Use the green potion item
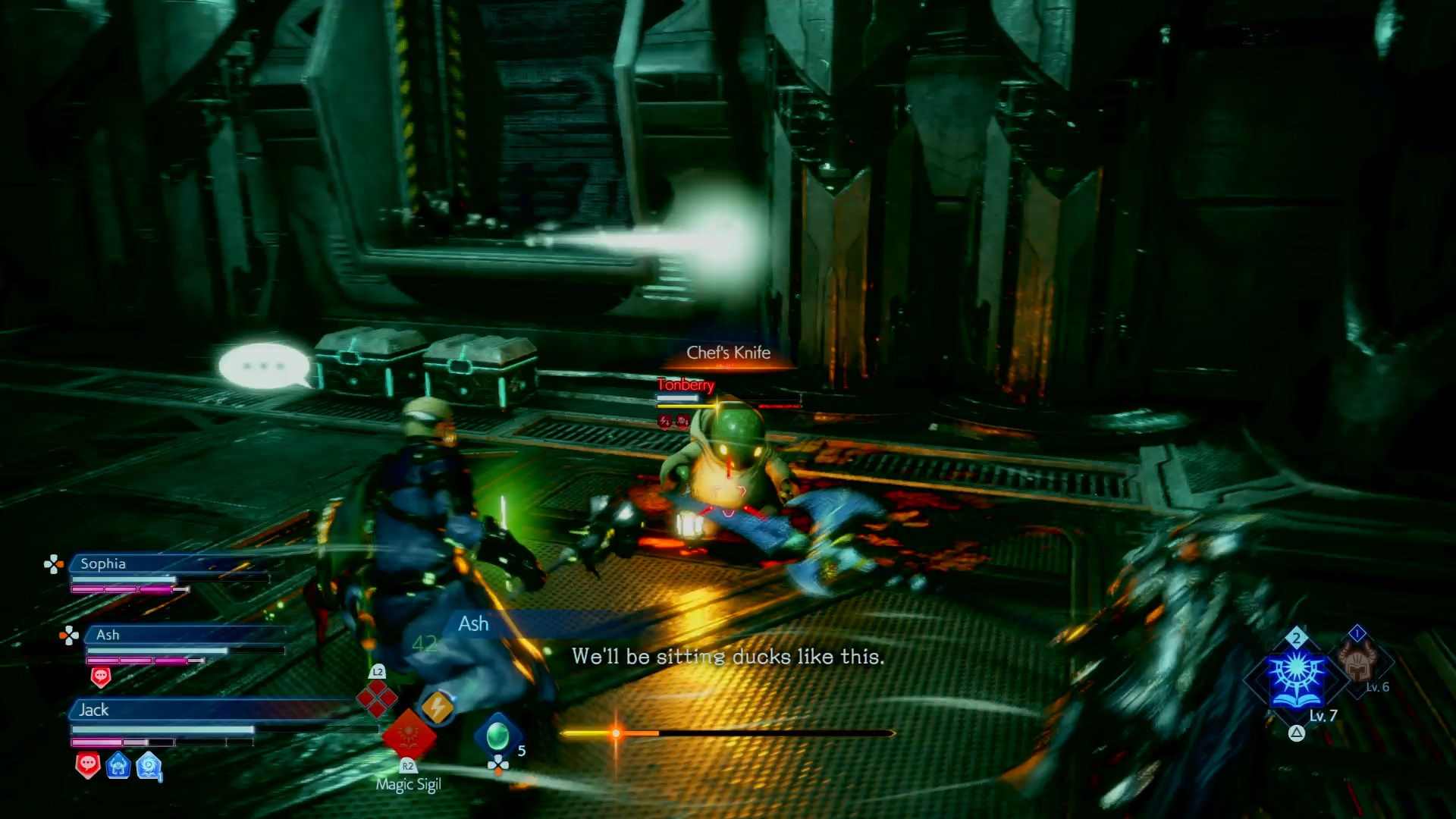Viewport: 1456px width, 819px height. [497, 735]
